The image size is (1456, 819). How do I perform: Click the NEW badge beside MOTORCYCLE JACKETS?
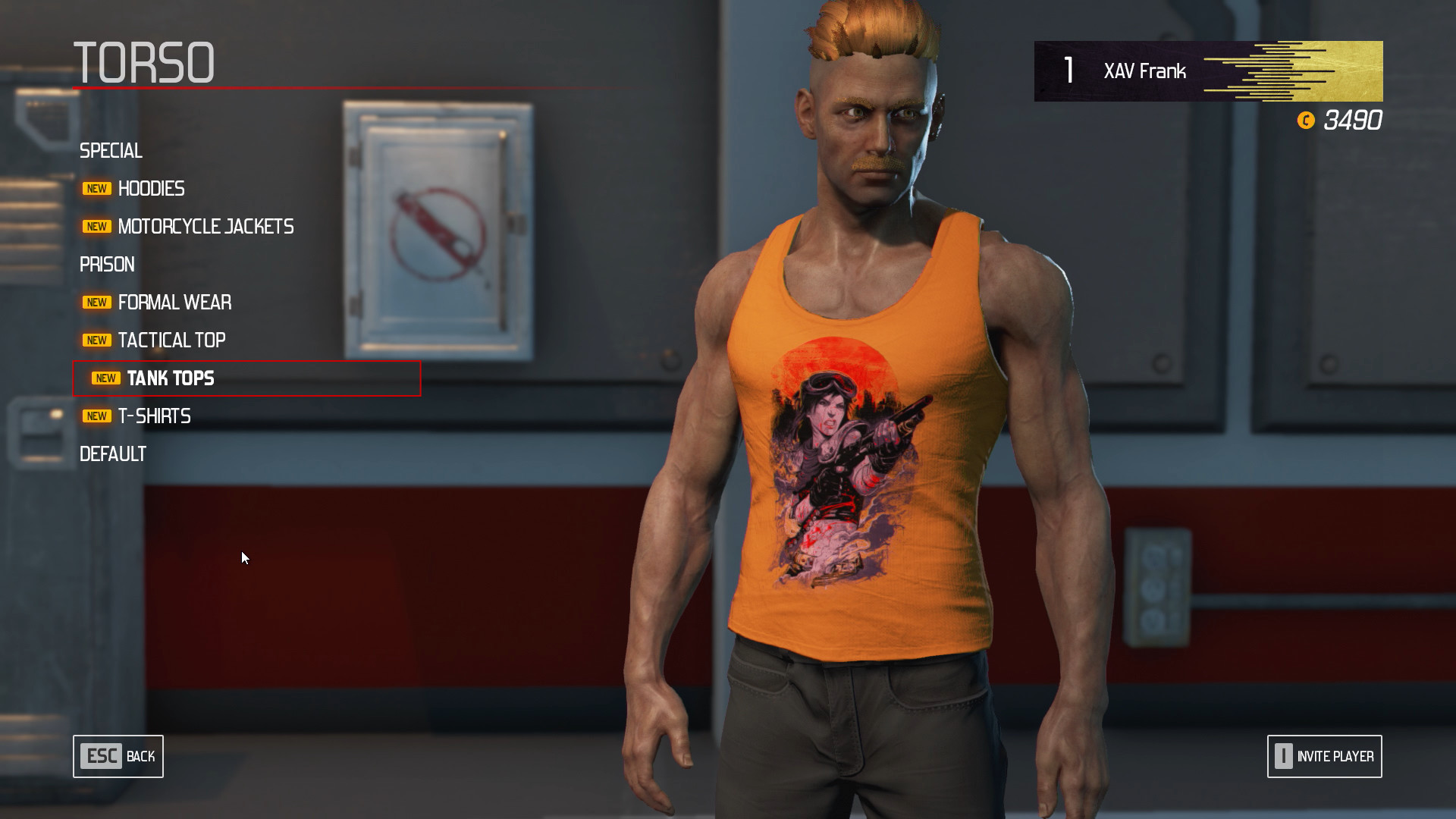pyautogui.click(x=96, y=226)
